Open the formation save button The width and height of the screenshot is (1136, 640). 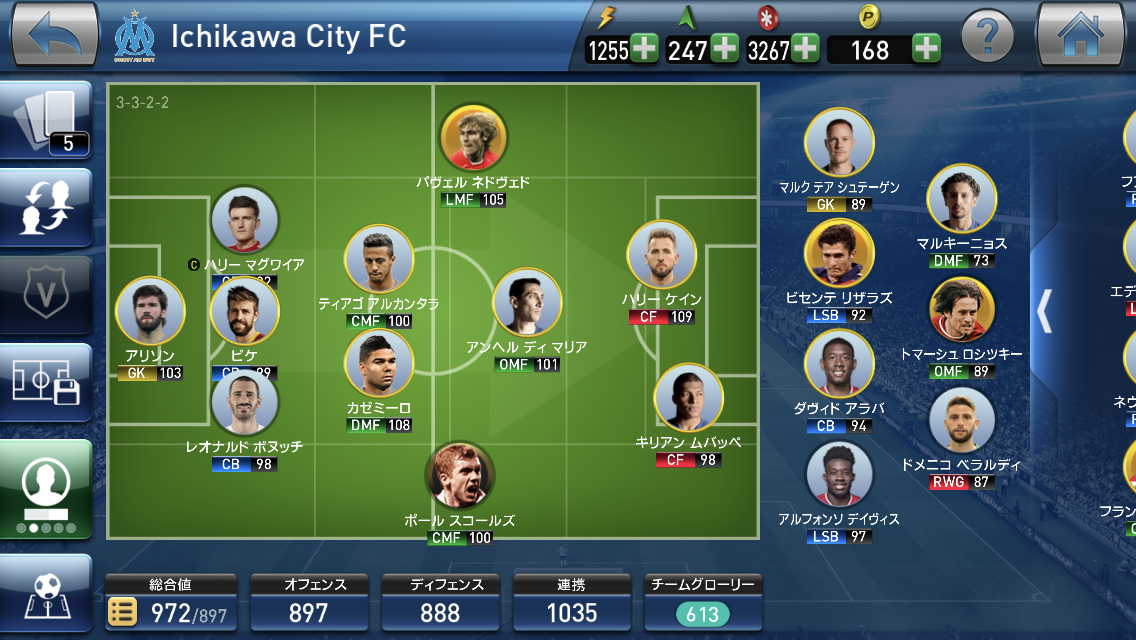(47, 381)
